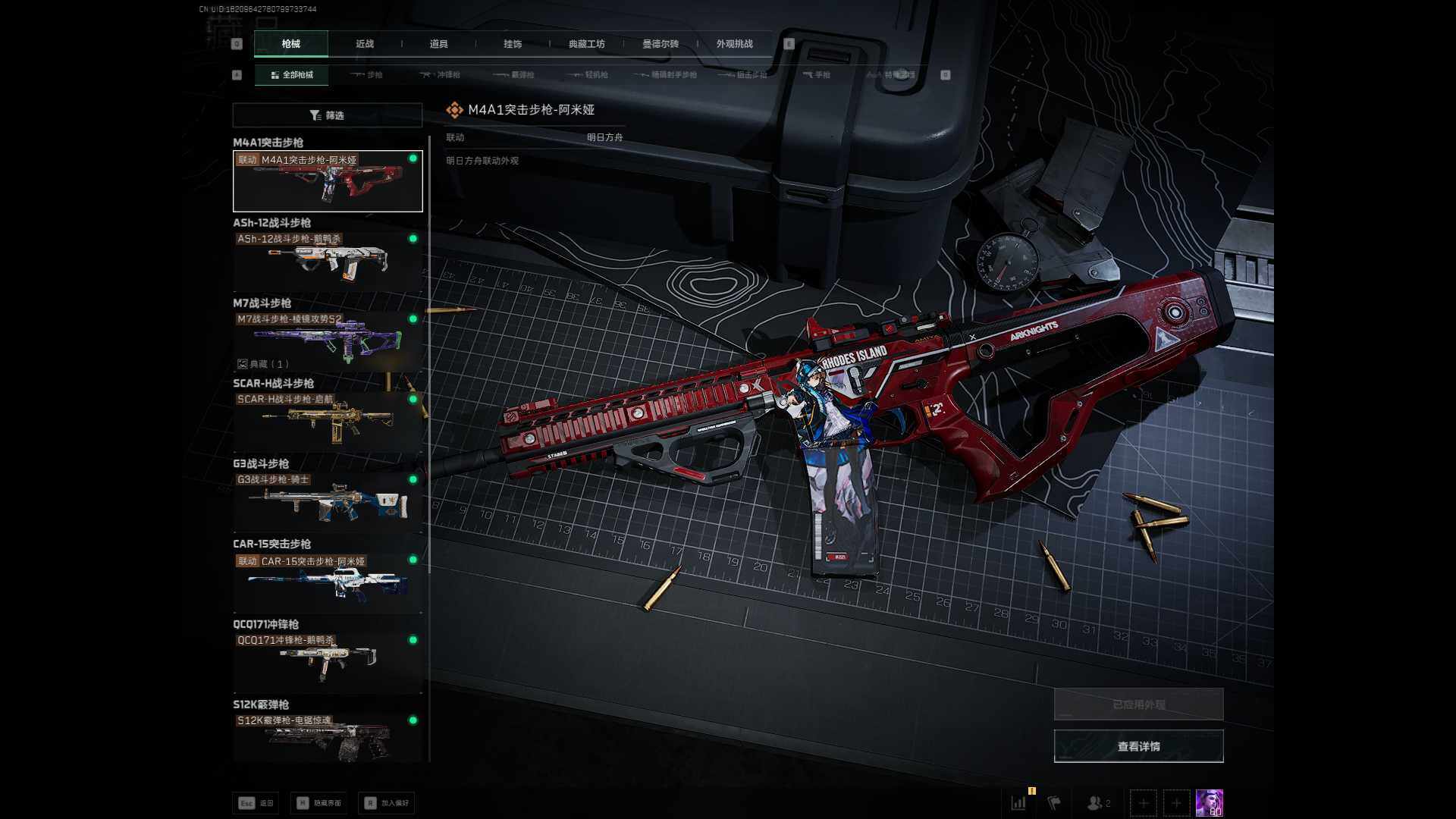The width and height of the screenshot is (1456, 819).
Task: Show only 手枪 pistols
Action: point(817,75)
